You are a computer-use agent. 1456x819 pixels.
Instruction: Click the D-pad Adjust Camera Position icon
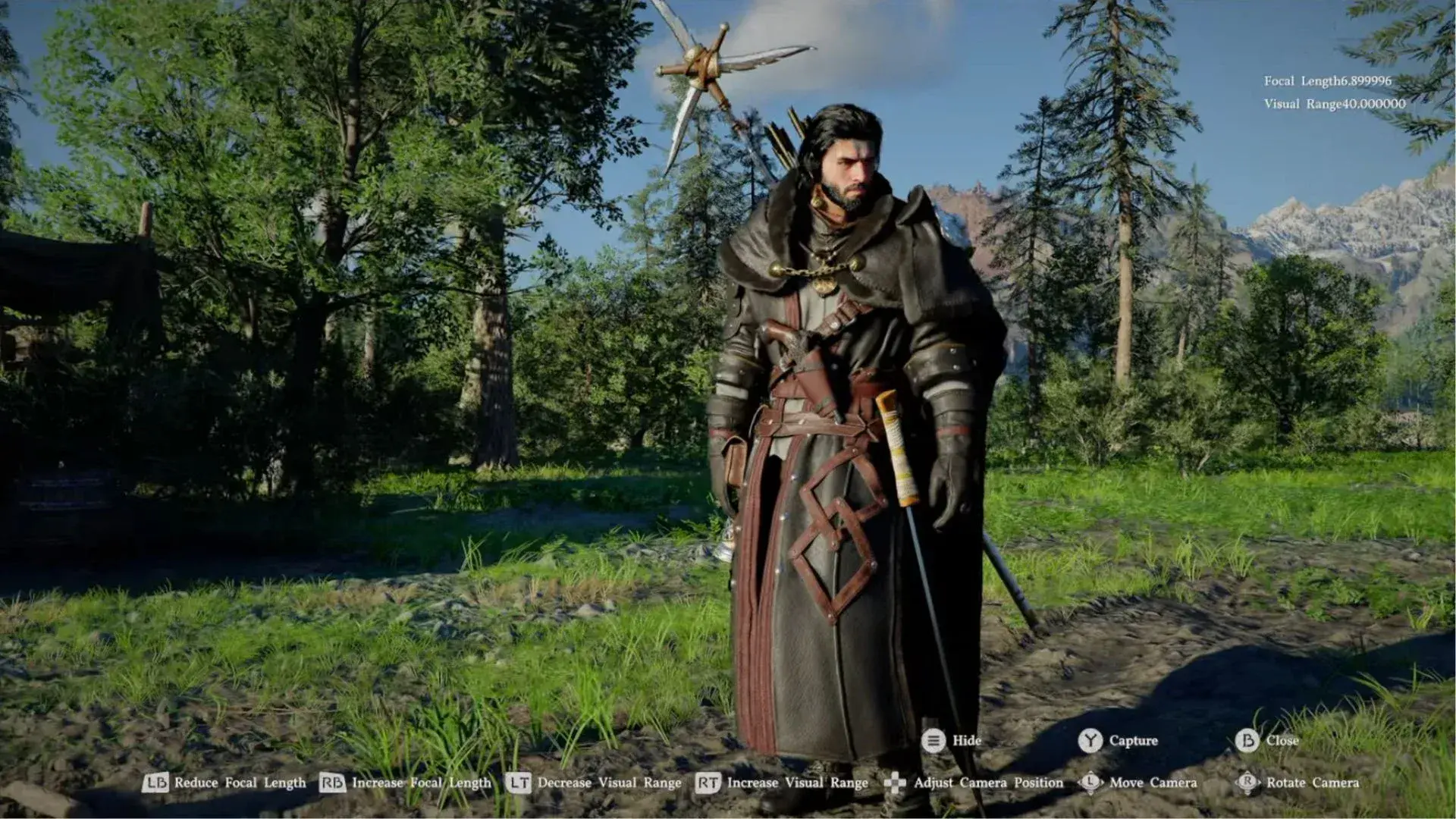tap(896, 783)
